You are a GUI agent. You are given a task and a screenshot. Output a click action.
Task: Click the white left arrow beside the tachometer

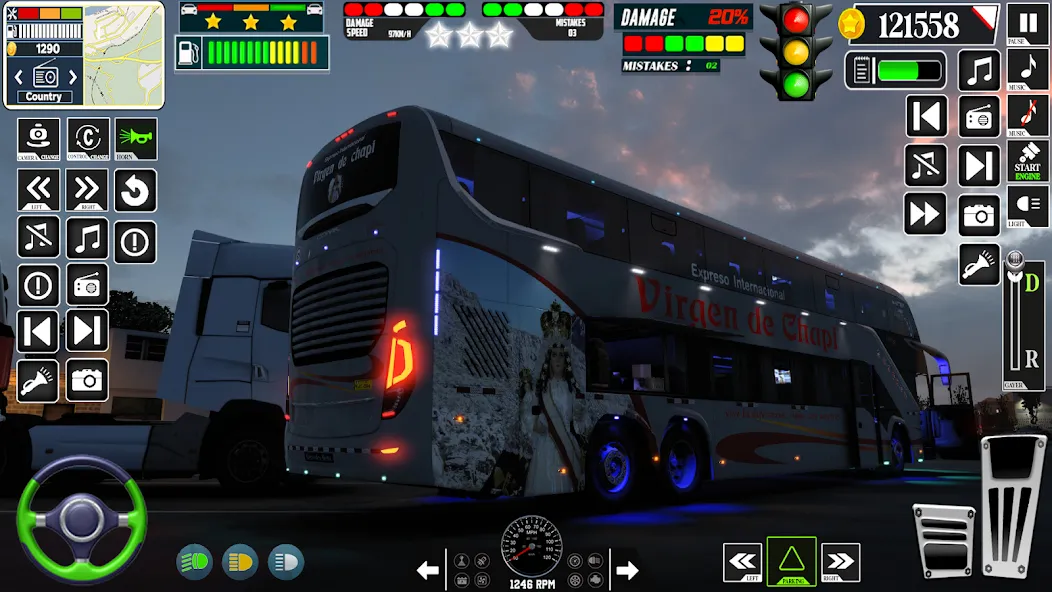(428, 571)
